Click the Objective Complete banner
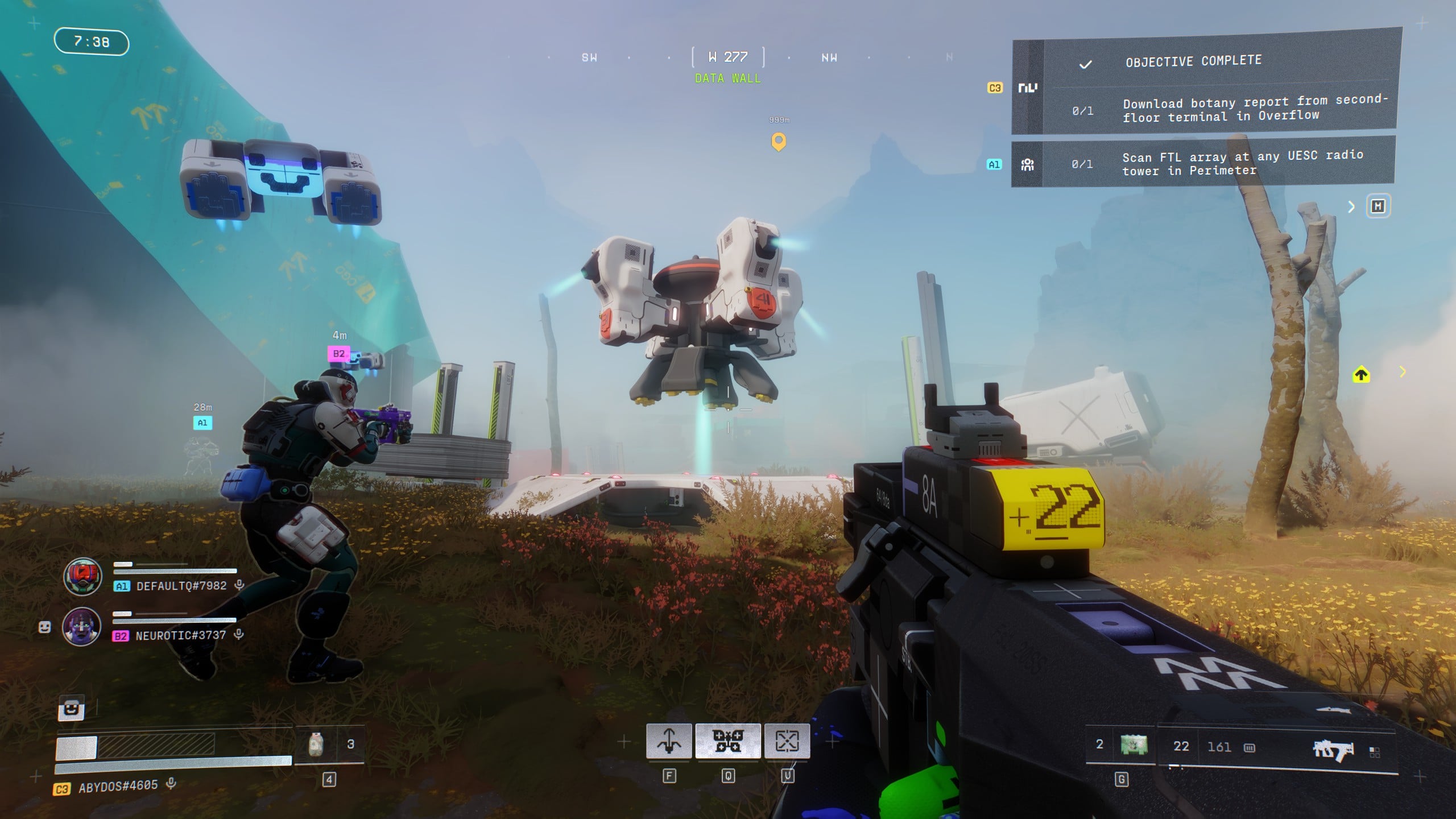The image size is (1456, 819). coord(1193,61)
